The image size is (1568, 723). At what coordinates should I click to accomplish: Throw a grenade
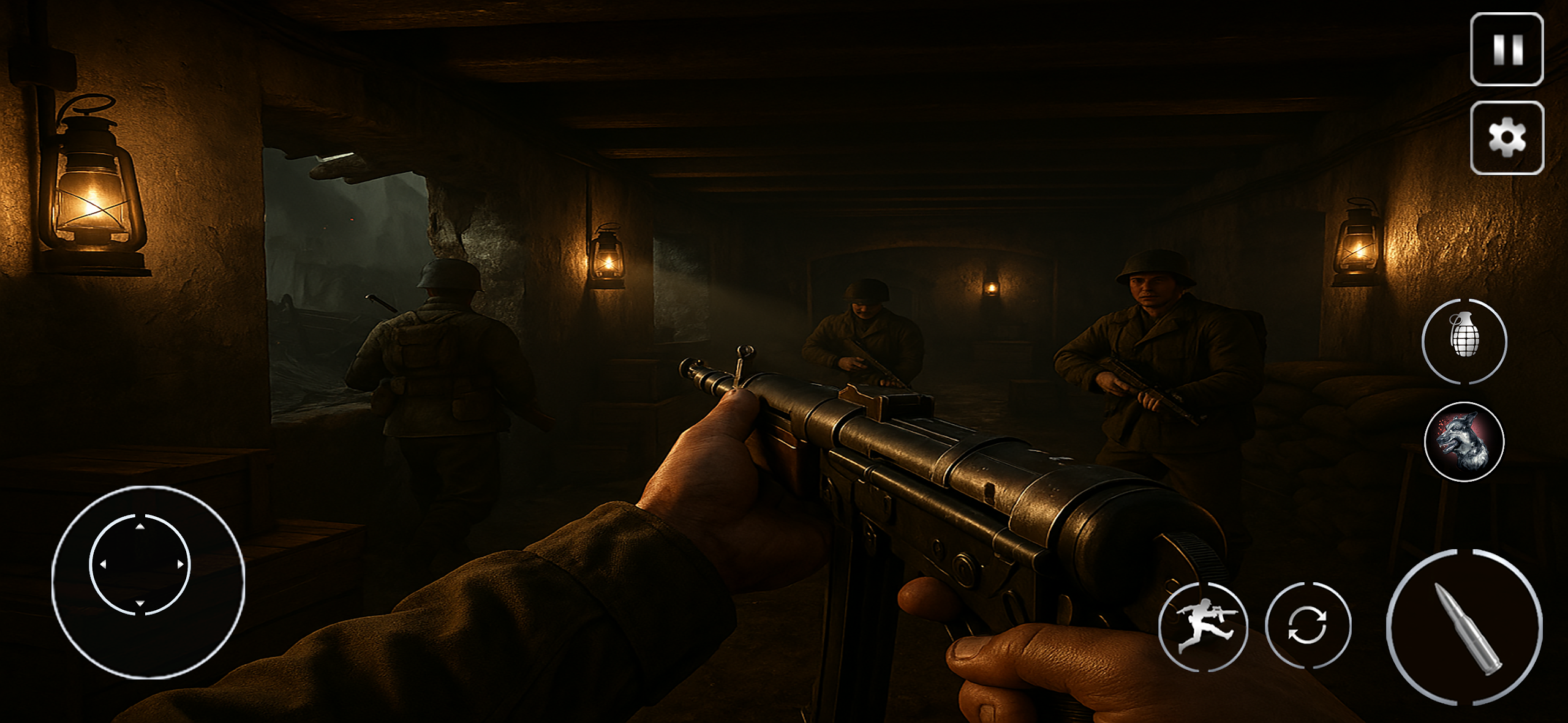tap(1464, 341)
